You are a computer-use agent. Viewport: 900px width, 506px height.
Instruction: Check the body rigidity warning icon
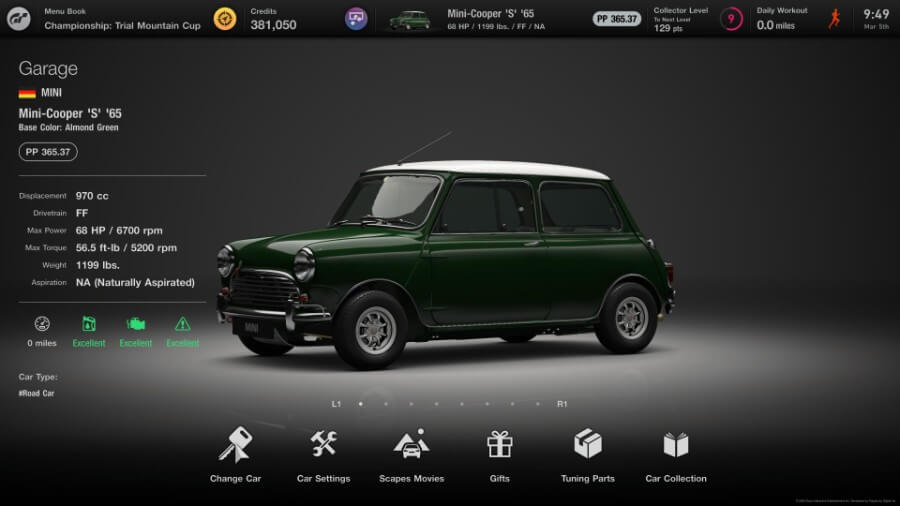pyautogui.click(x=182, y=324)
